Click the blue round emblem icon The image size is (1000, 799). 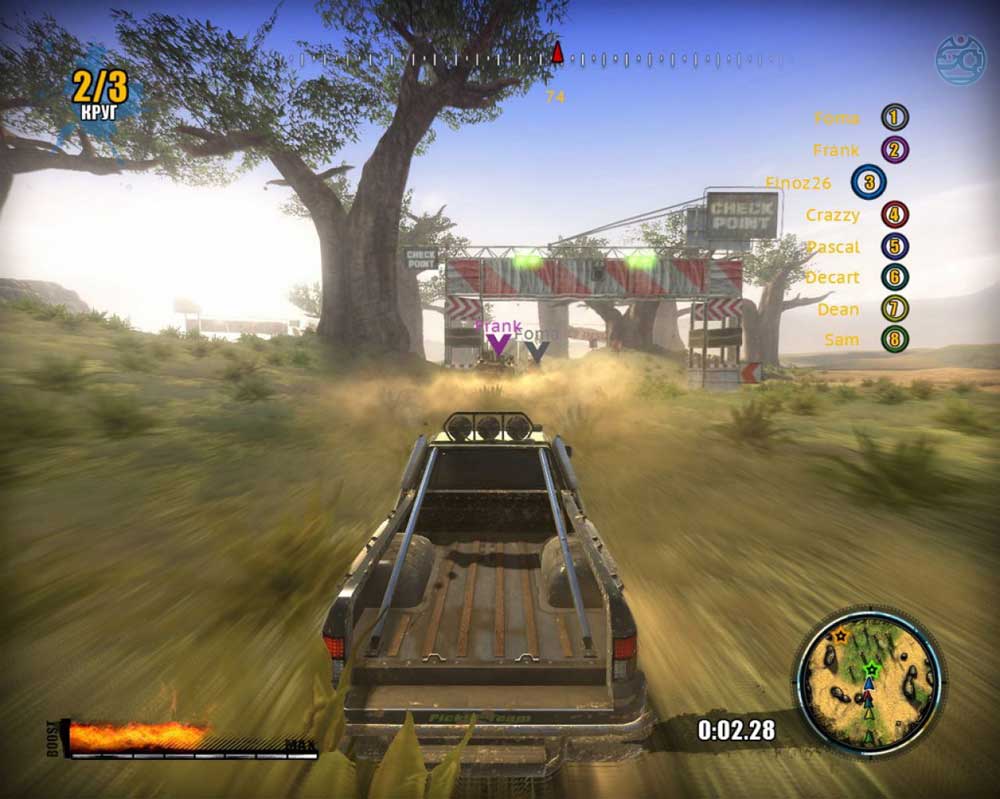coord(960,59)
